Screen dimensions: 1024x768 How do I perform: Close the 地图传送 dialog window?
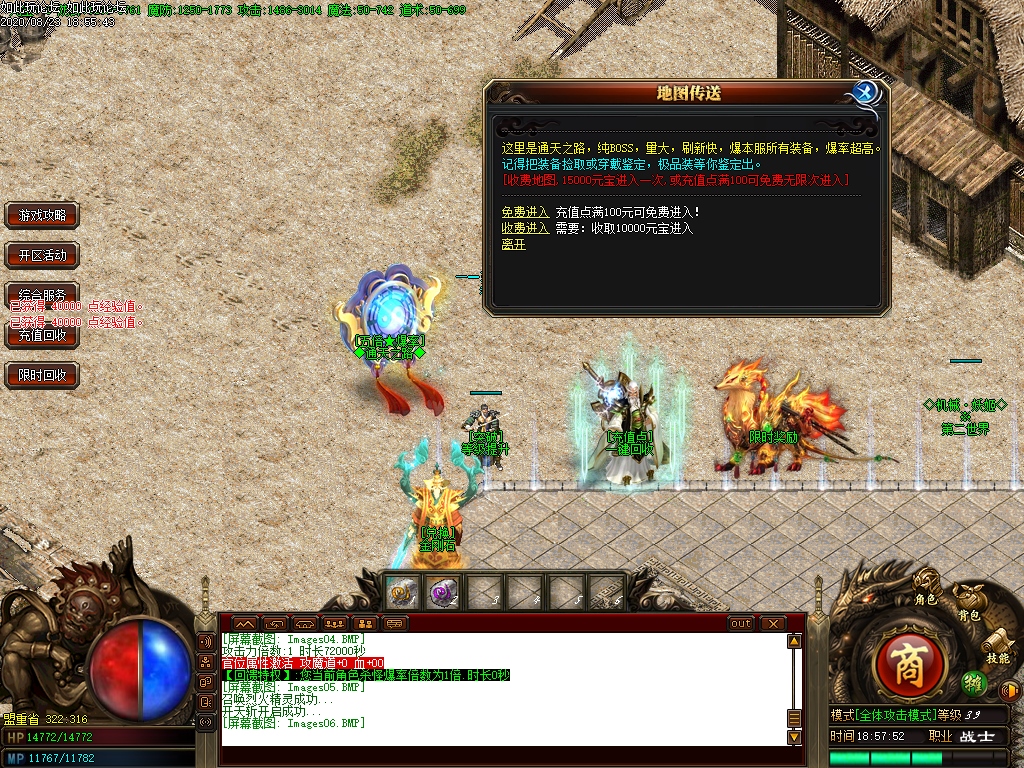pos(865,93)
